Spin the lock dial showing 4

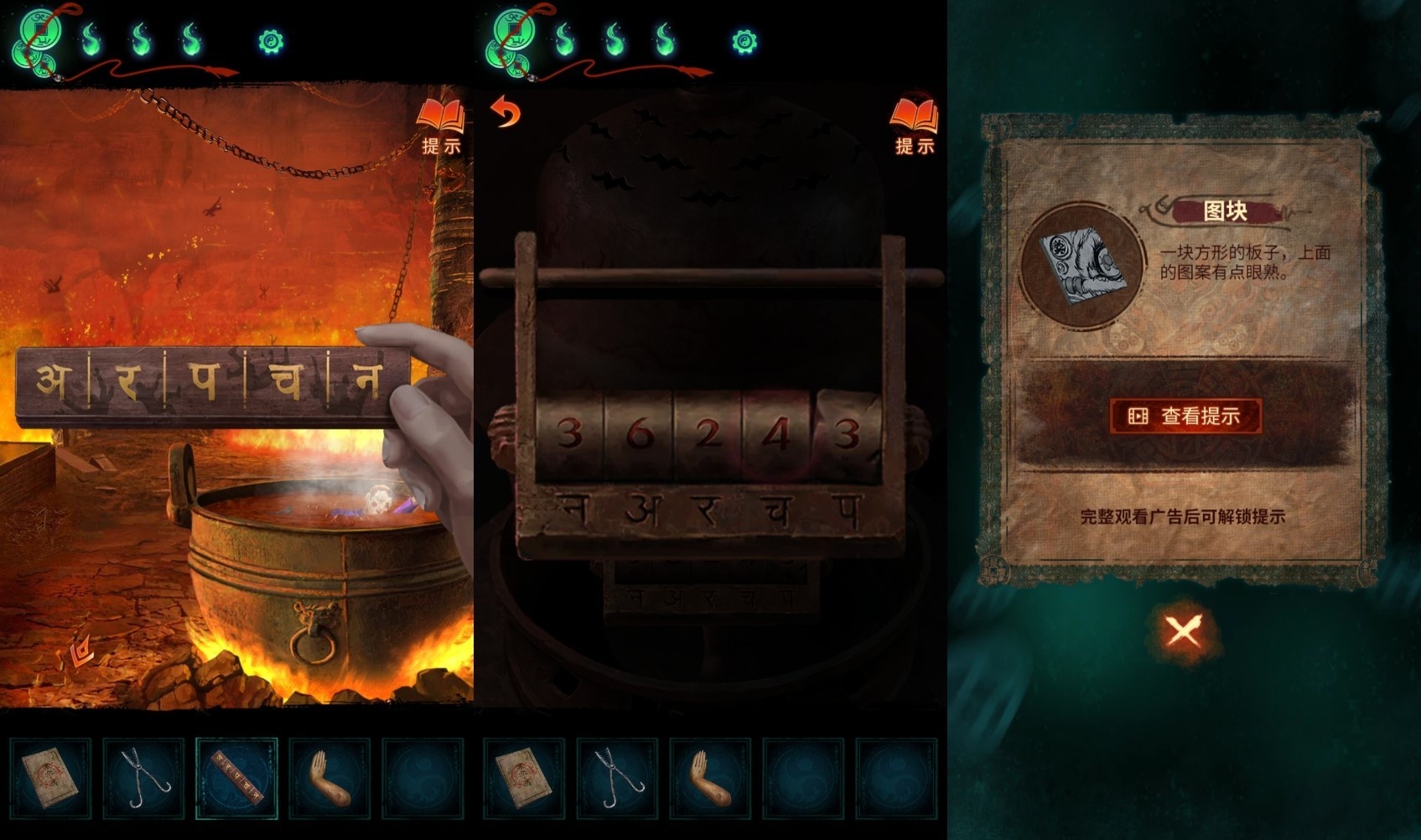pos(777,434)
